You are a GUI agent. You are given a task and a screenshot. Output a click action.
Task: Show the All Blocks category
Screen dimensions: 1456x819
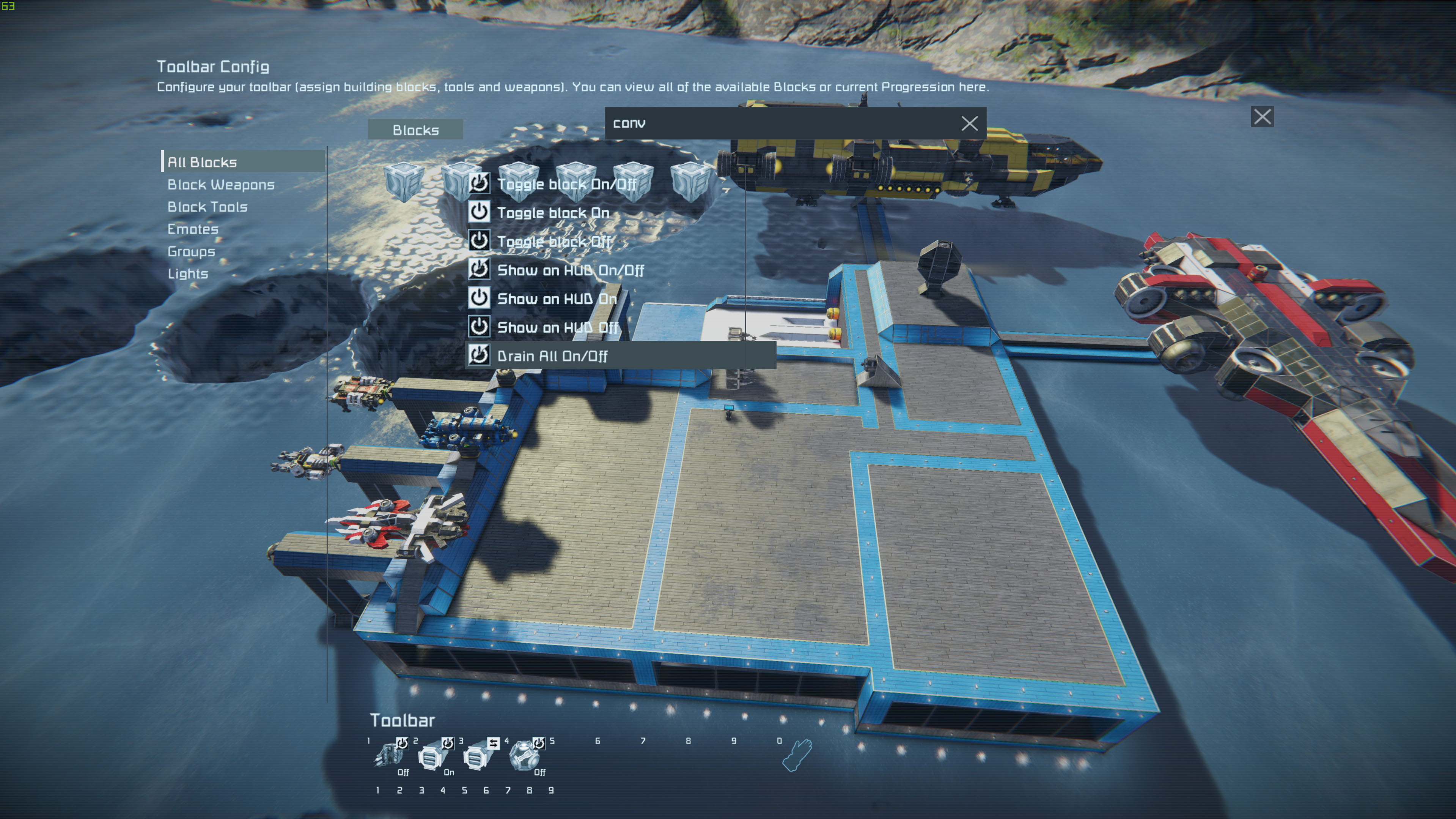(x=202, y=162)
